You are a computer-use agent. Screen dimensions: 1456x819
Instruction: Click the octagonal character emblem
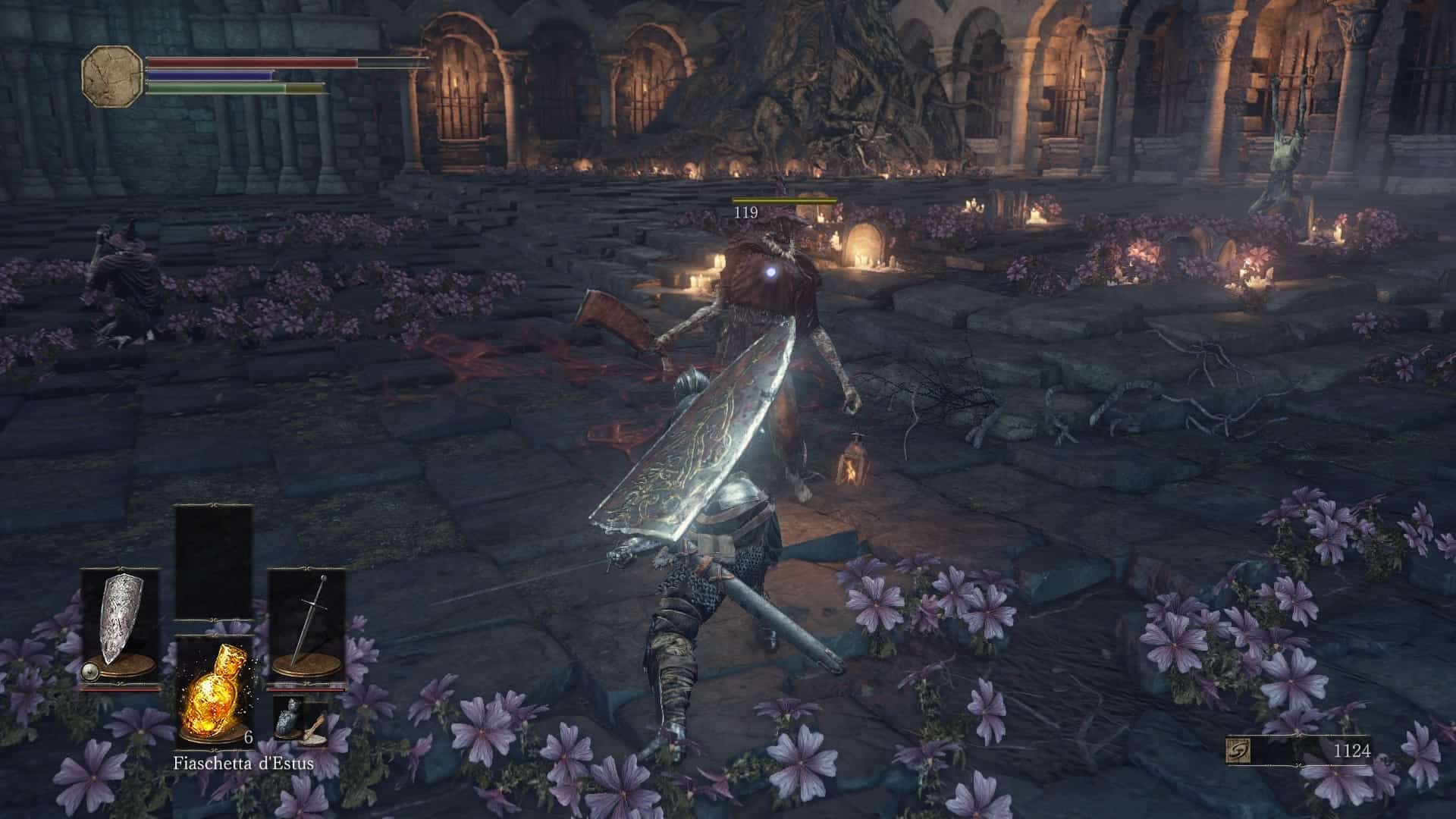pos(111,75)
